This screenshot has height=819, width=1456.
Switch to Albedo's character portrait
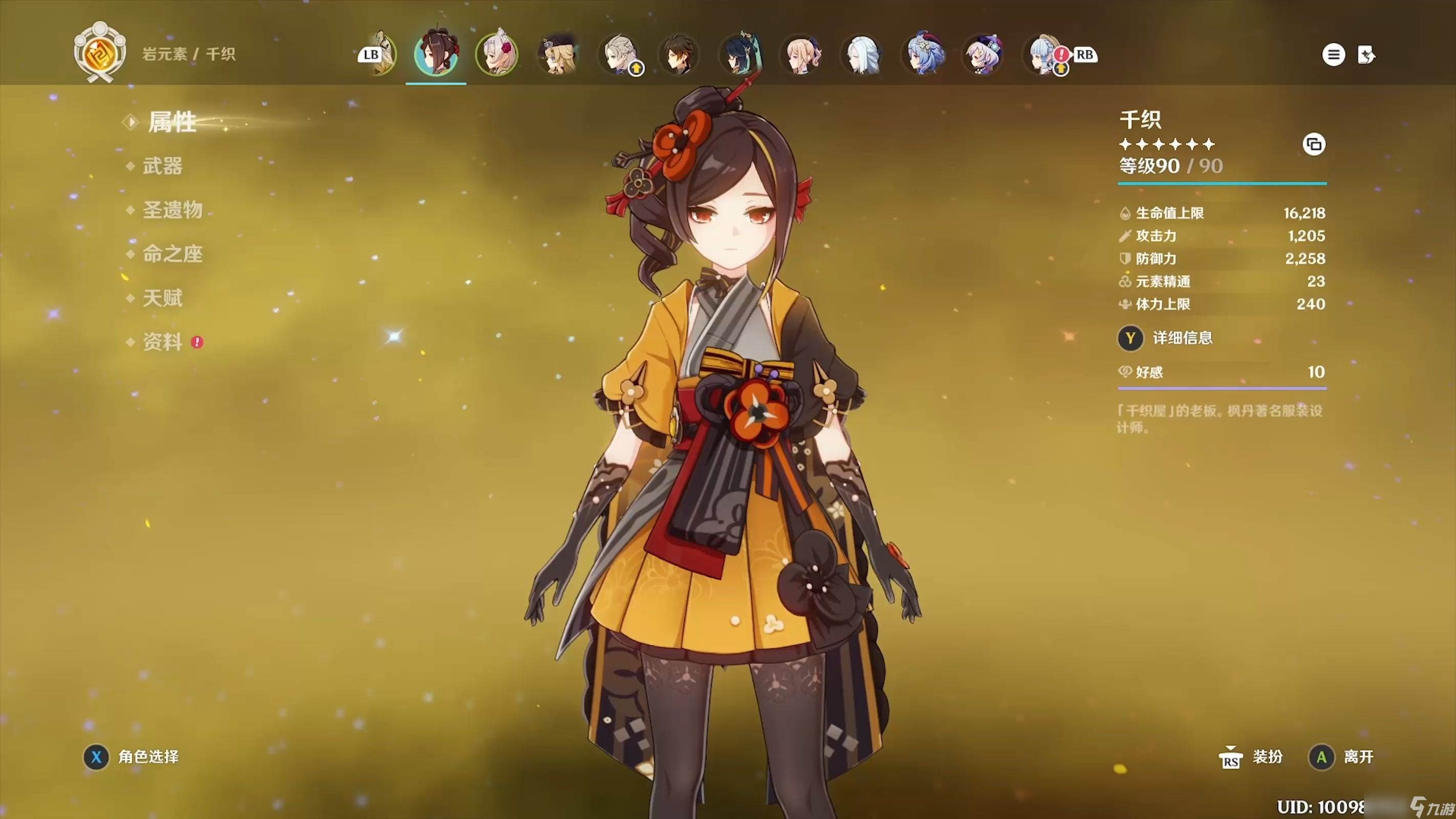click(x=619, y=55)
